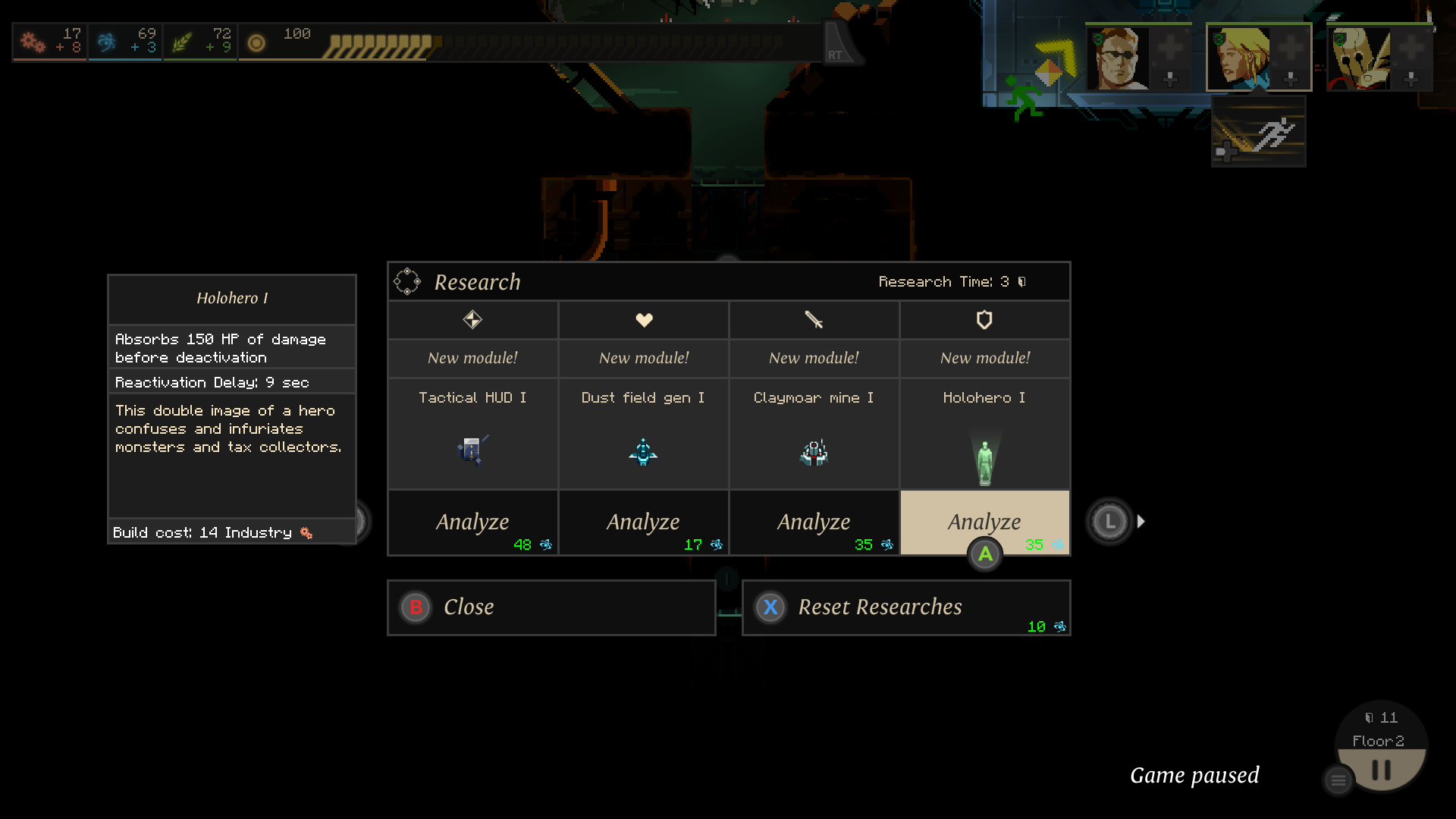Click the shield research category icon
Viewport: 1456px width, 819px height.
coord(984,319)
